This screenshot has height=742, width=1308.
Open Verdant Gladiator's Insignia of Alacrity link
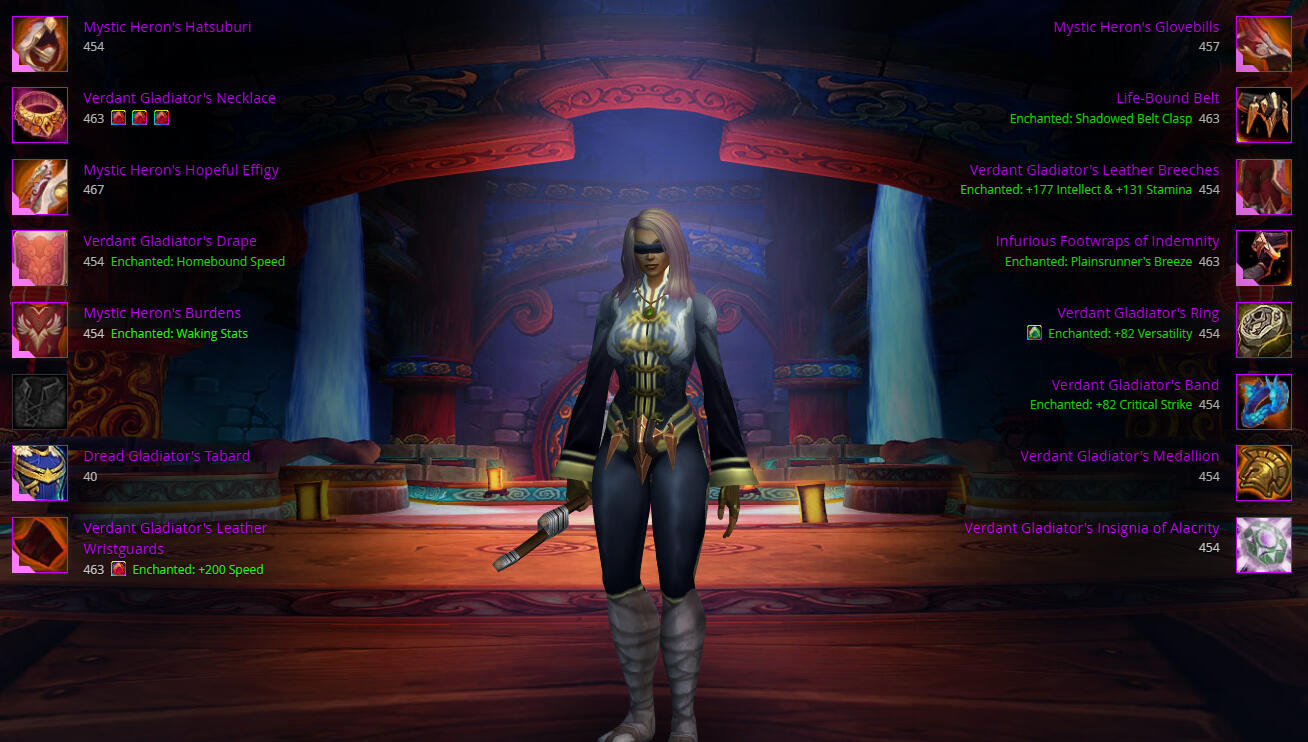click(x=1091, y=528)
